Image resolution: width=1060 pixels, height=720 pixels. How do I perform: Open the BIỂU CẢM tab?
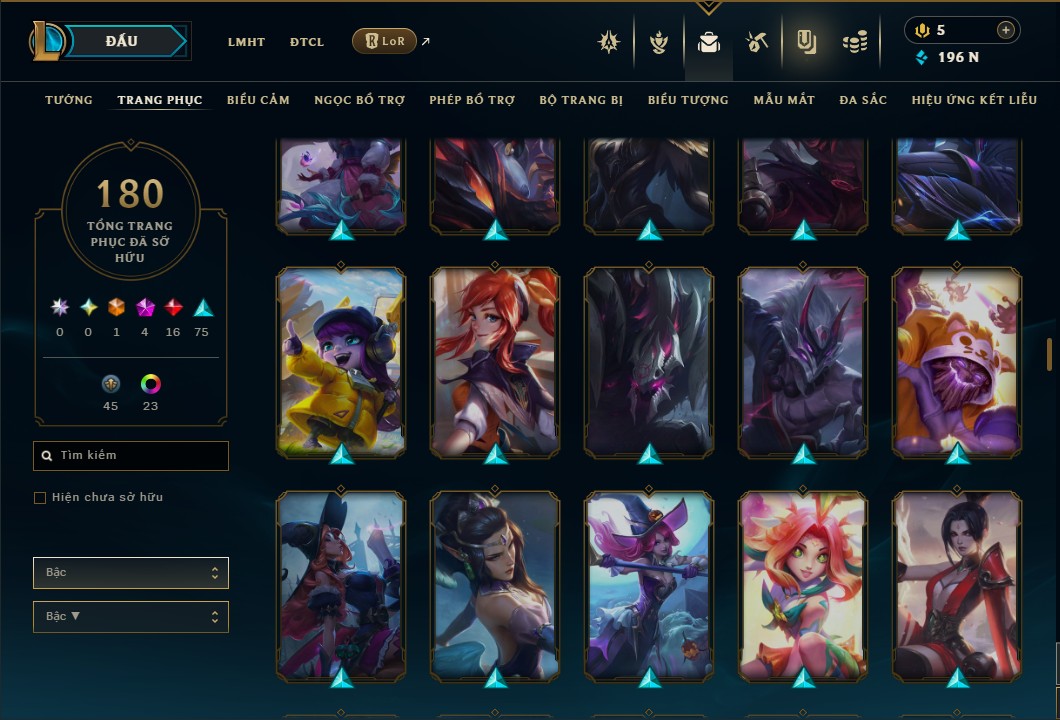(x=258, y=100)
